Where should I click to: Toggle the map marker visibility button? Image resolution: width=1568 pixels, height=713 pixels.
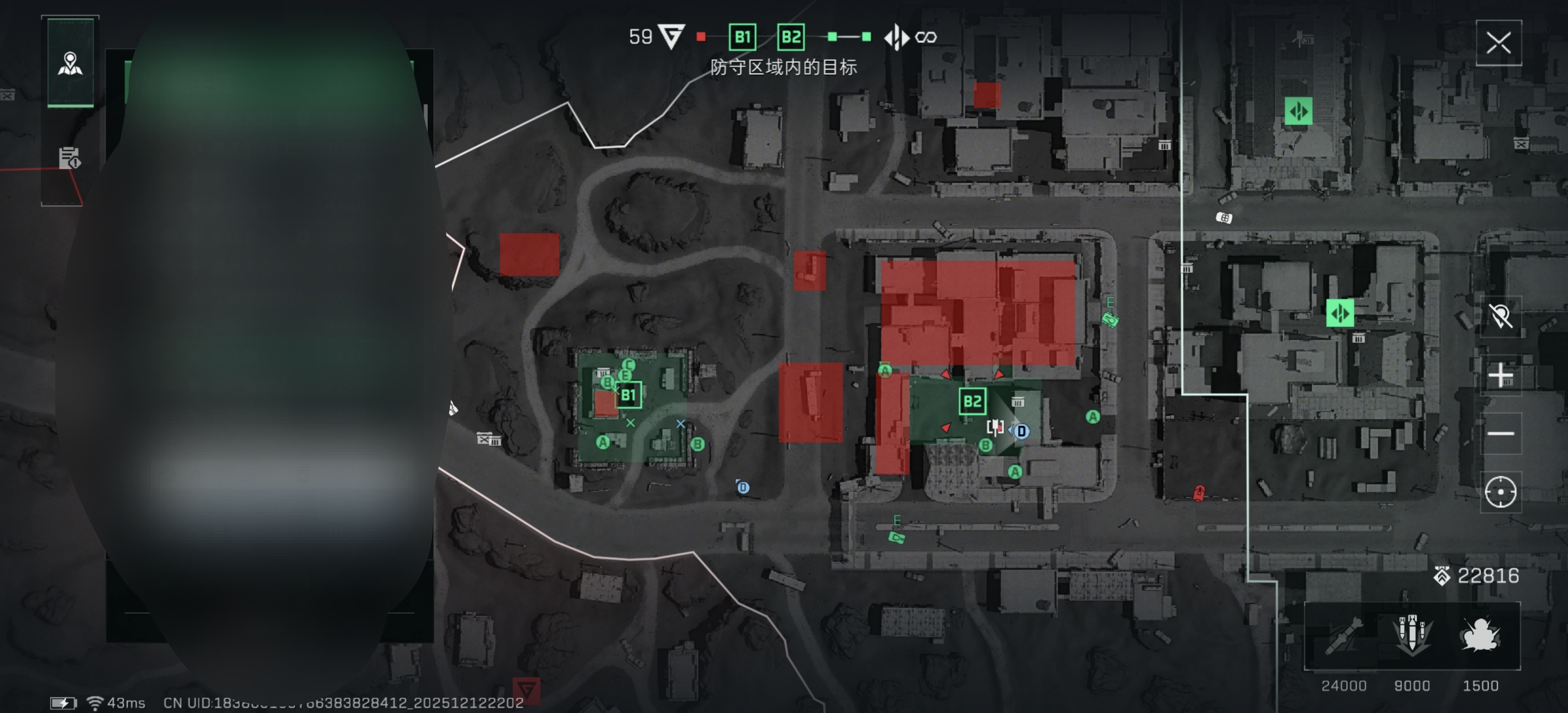[x=1500, y=316]
